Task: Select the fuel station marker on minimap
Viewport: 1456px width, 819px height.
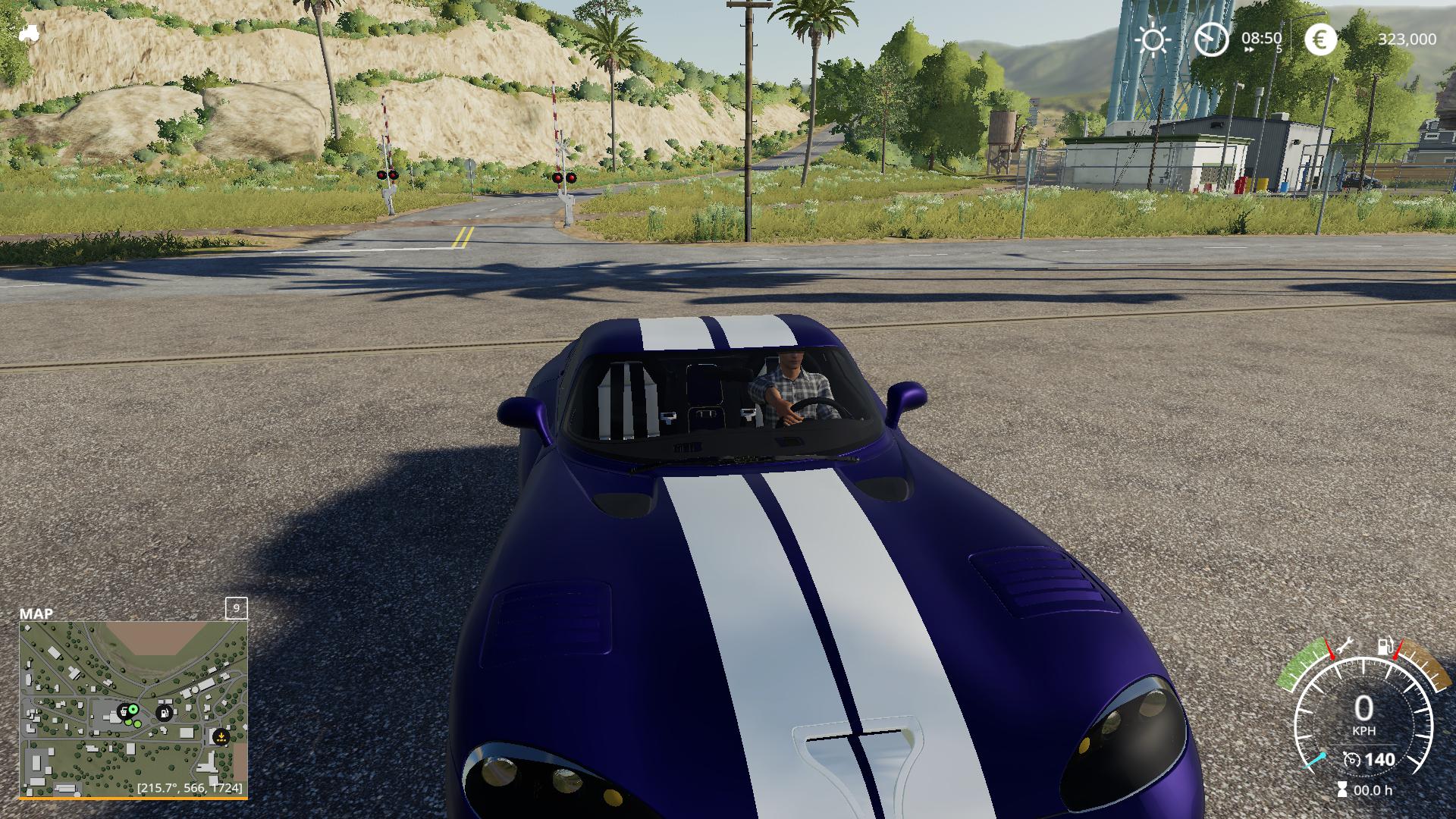Action: pos(163,713)
